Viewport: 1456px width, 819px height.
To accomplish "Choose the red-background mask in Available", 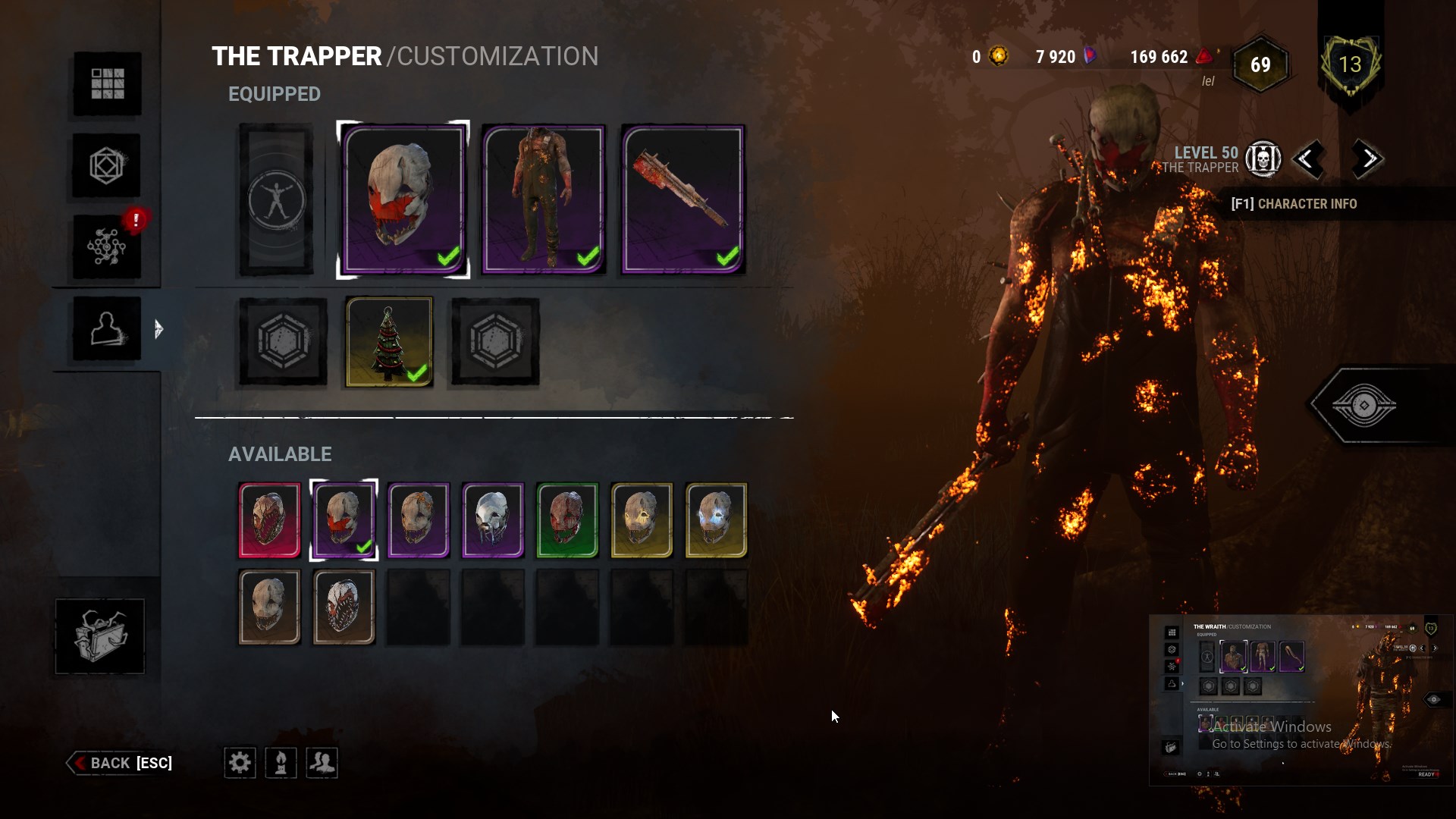I will [269, 520].
